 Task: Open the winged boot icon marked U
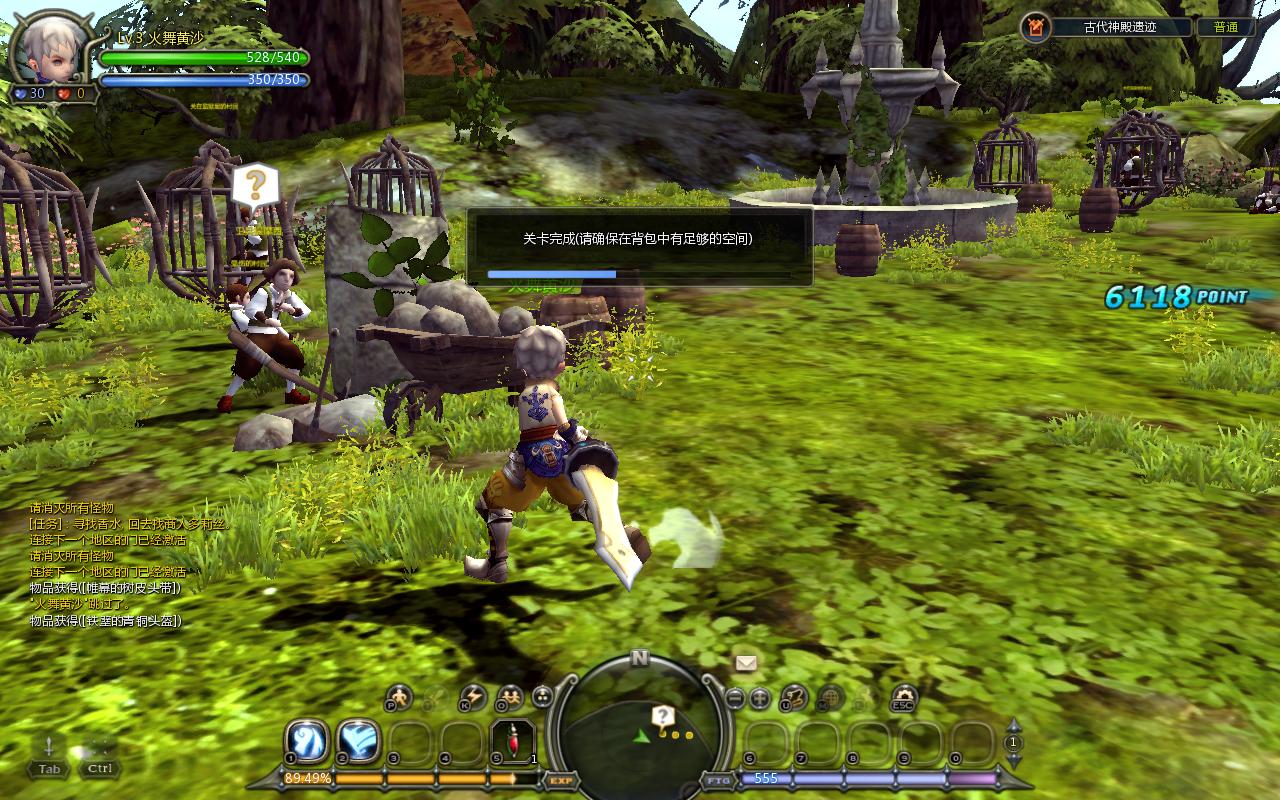794,697
